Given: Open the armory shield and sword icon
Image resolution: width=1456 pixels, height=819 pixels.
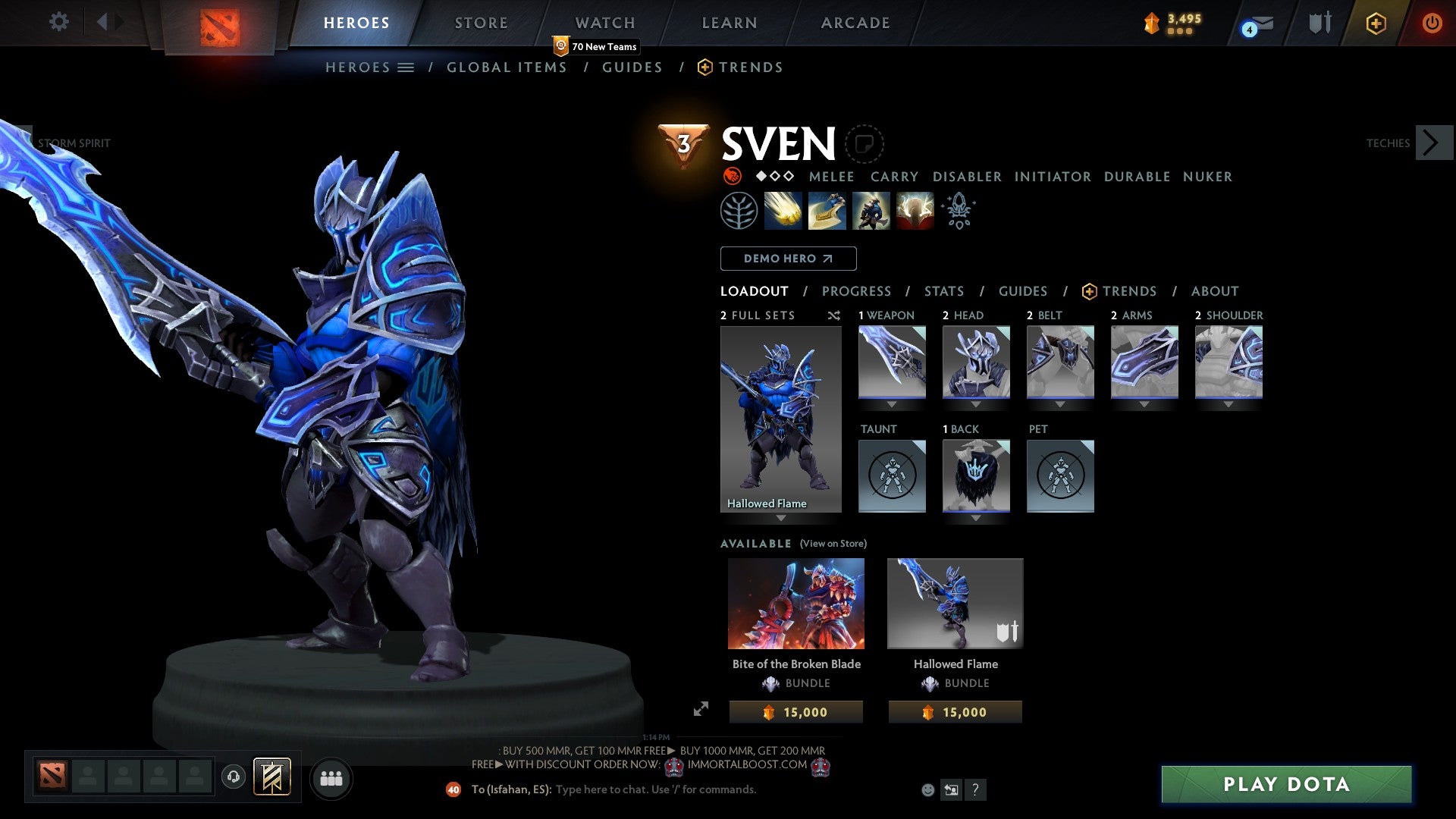Looking at the screenshot, I should click(1319, 23).
